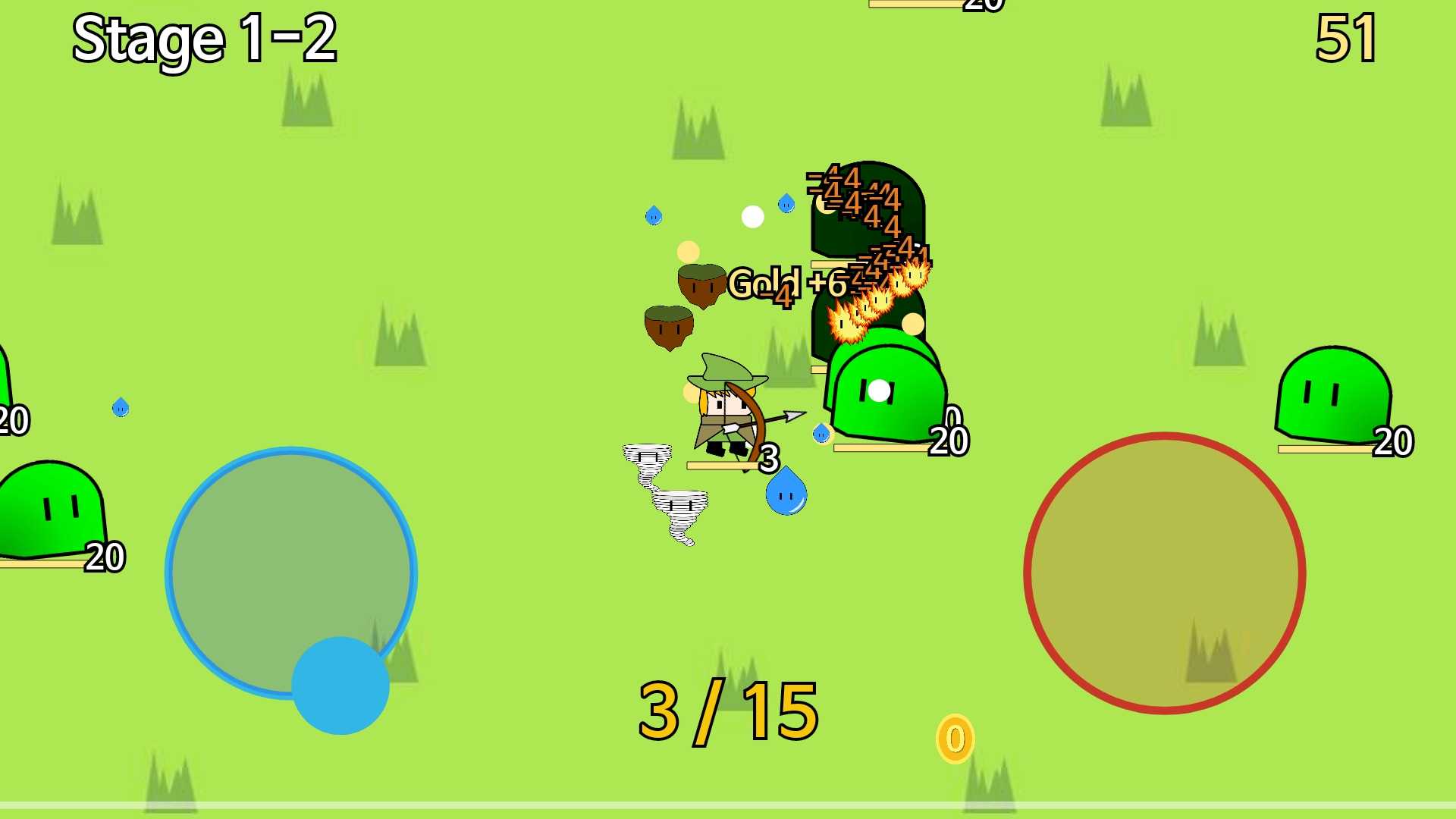
Task: Tap the droplet next to the boss's health bar
Action: point(823,432)
